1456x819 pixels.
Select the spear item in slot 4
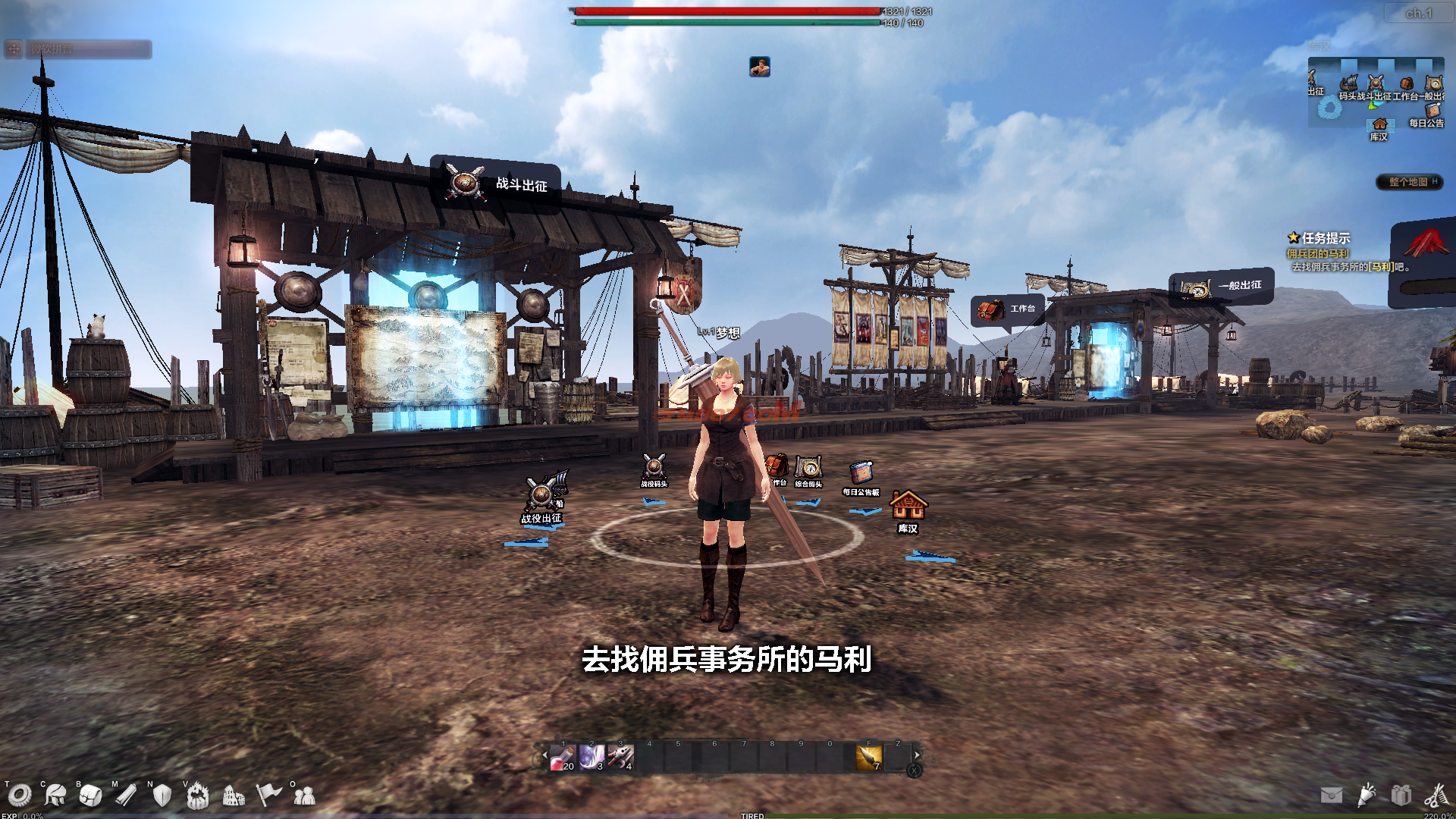click(620, 757)
